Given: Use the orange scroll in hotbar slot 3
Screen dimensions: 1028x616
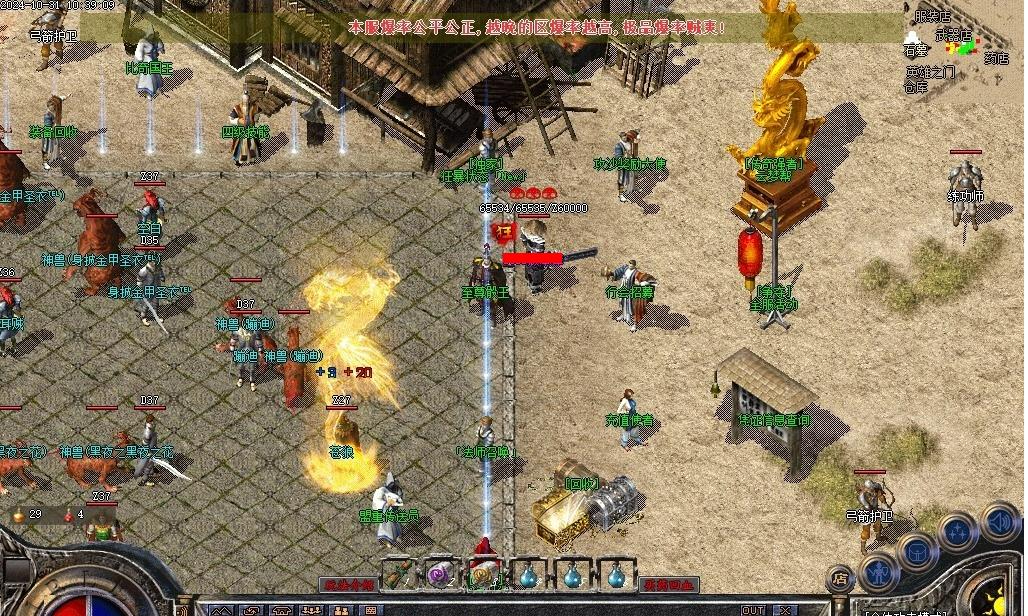Looking at the screenshot, I should (484, 574).
